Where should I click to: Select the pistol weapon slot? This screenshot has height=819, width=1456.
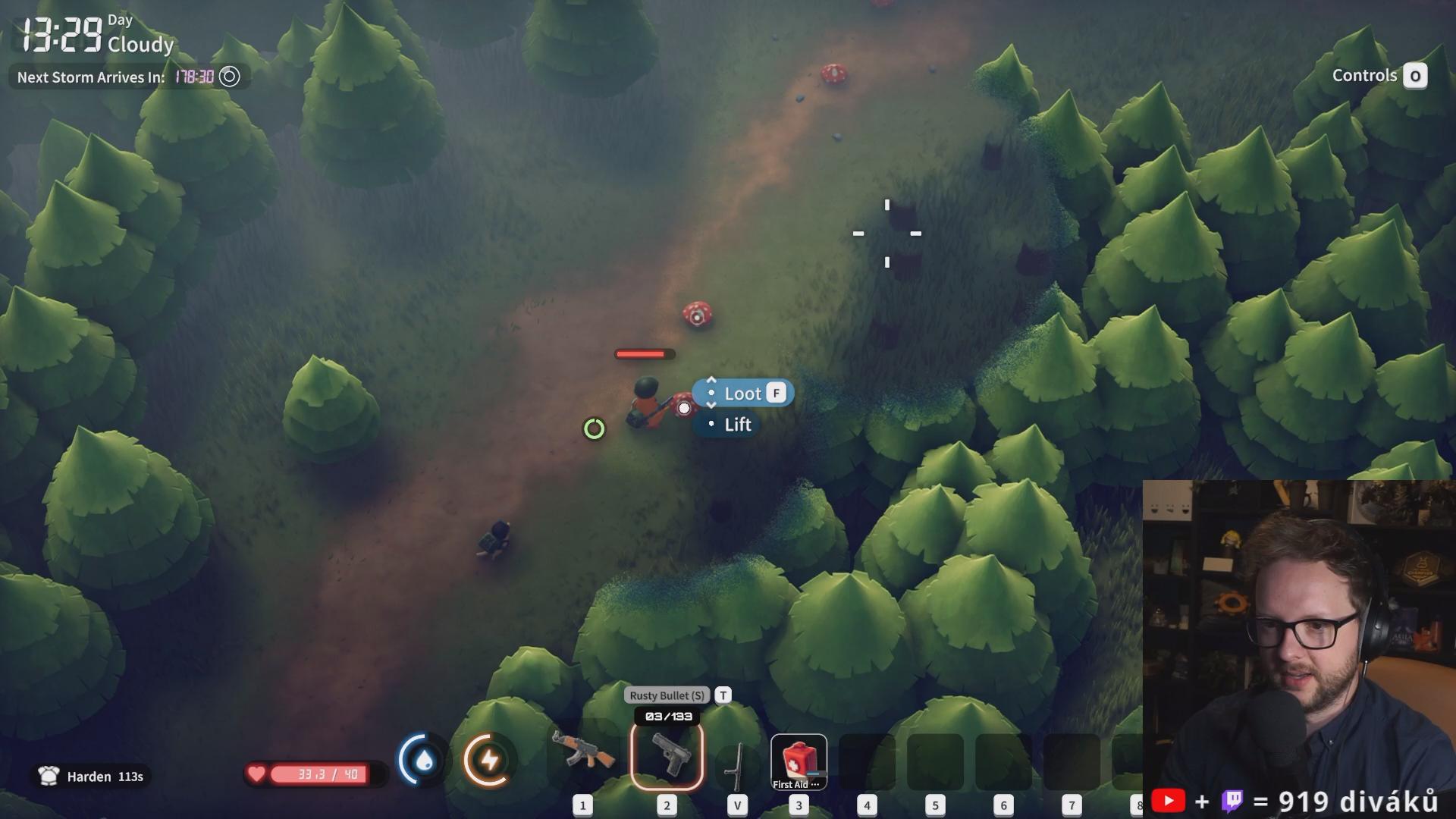click(x=667, y=755)
